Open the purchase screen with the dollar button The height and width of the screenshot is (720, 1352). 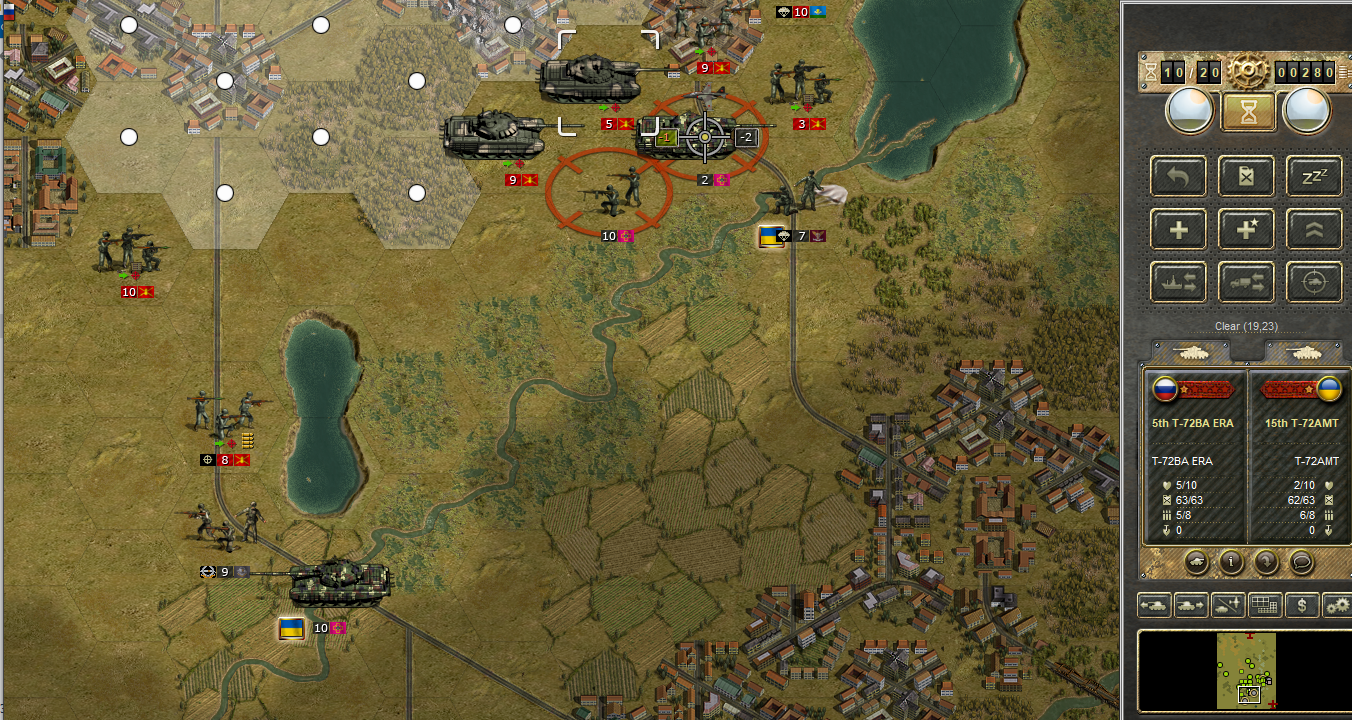(1301, 605)
